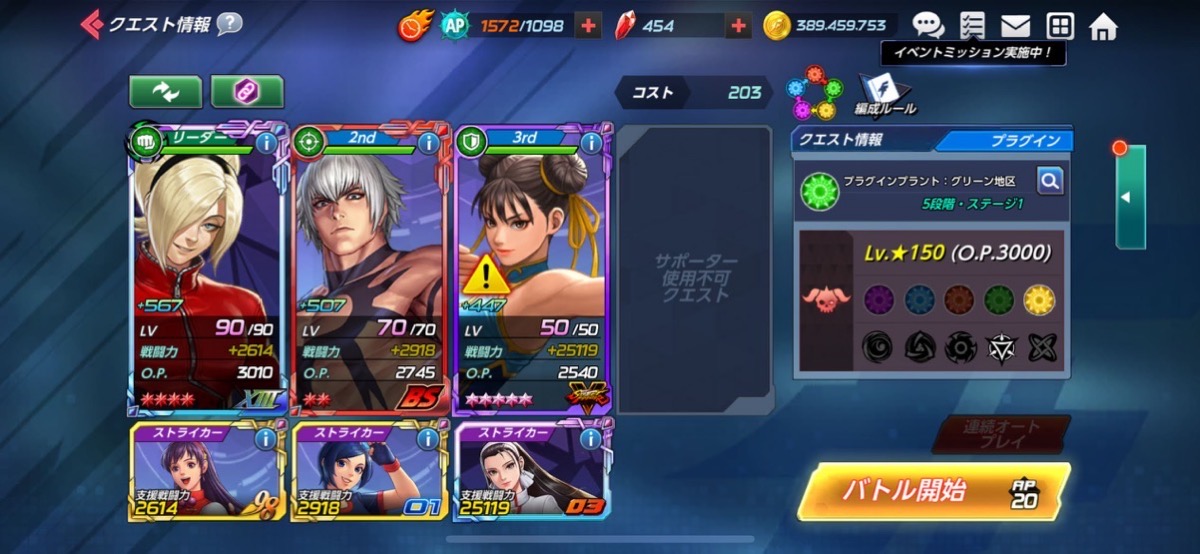Open the mailbox envelope icon
The image size is (1200, 554).
pyautogui.click(x=1015, y=25)
